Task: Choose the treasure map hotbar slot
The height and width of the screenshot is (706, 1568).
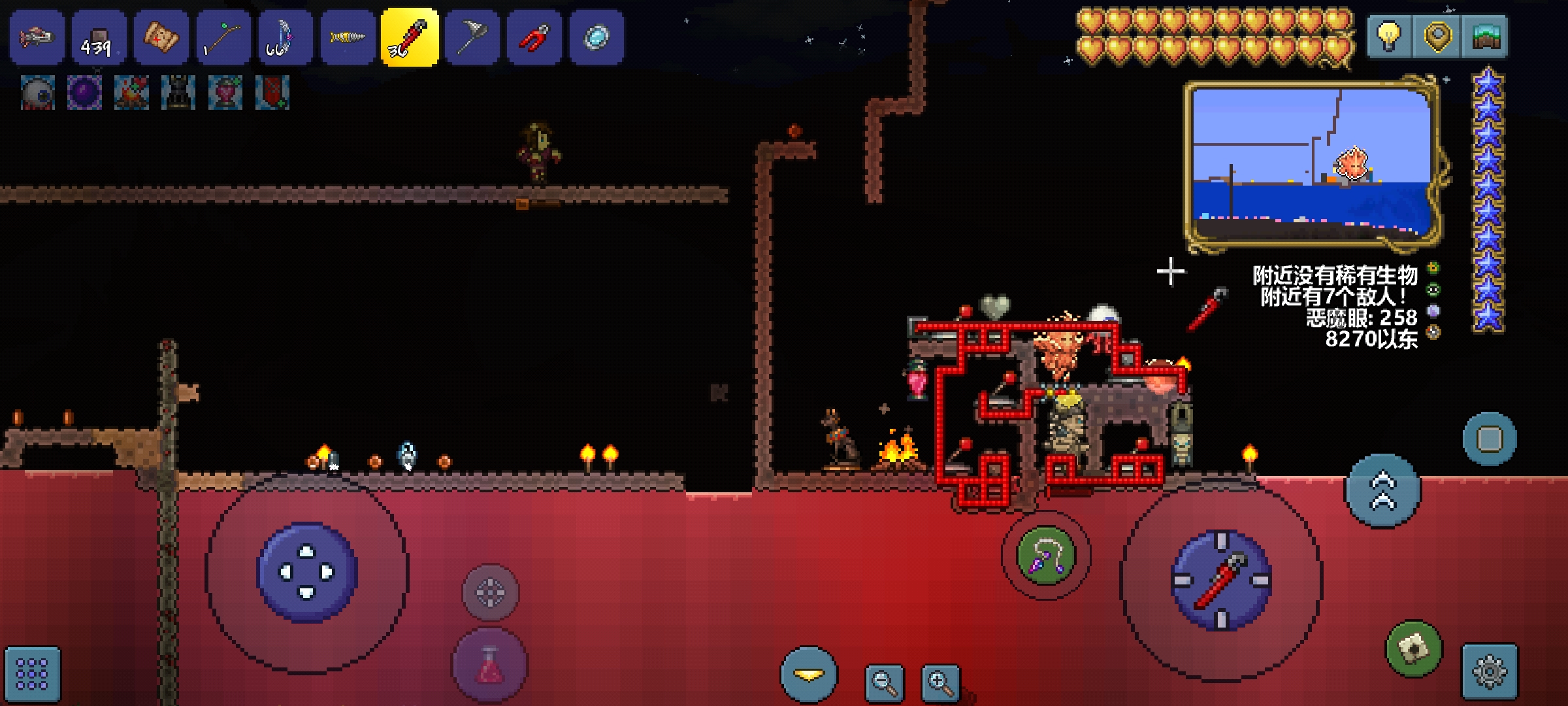Action: pyautogui.click(x=161, y=37)
